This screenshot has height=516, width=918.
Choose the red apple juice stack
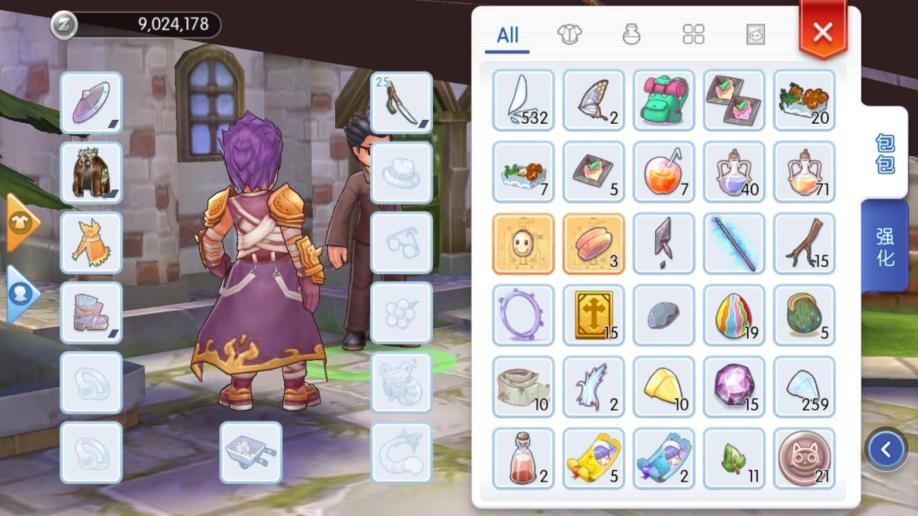pyautogui.click(x=664, y=171)
